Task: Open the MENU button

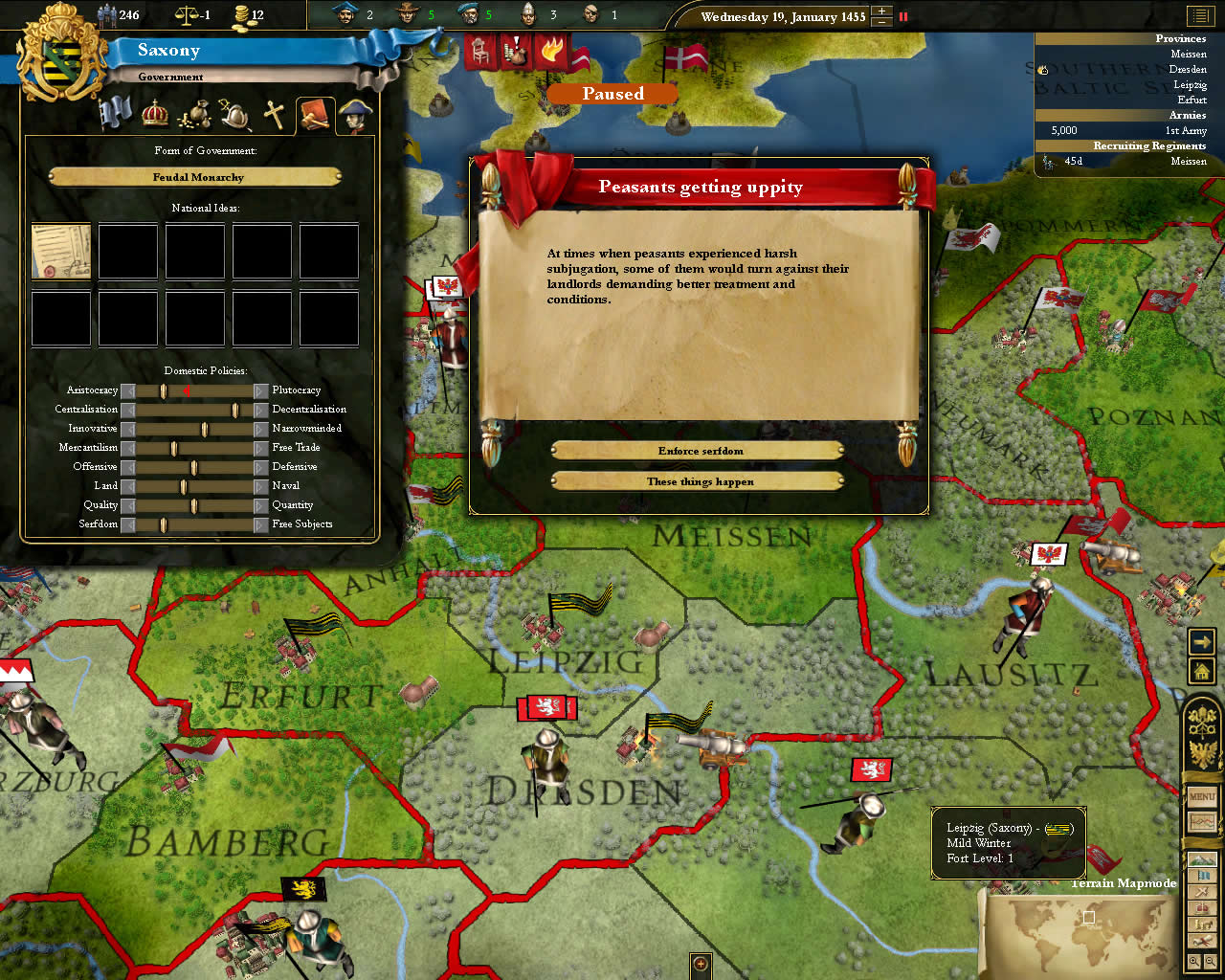Action: 1202,796
